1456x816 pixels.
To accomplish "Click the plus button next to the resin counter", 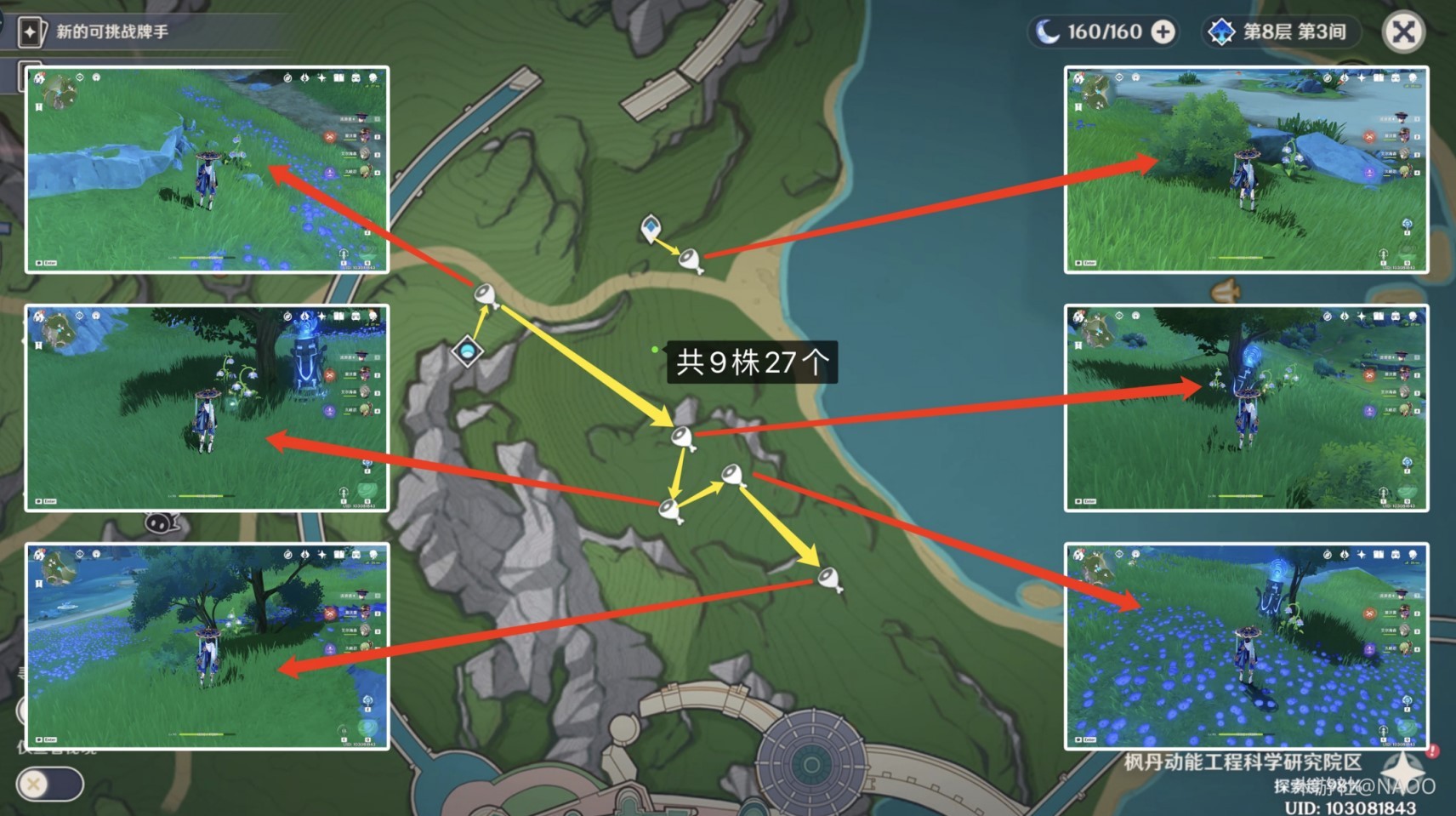I will (x=1163, y=32).
